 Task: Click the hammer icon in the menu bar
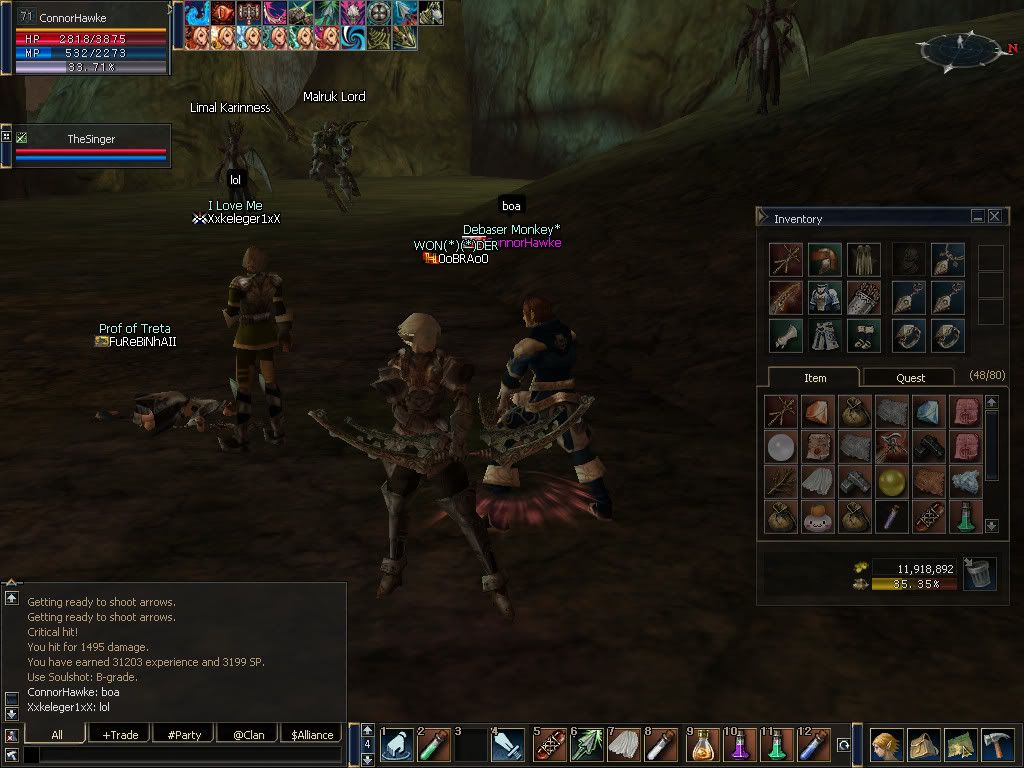[996, 745]
